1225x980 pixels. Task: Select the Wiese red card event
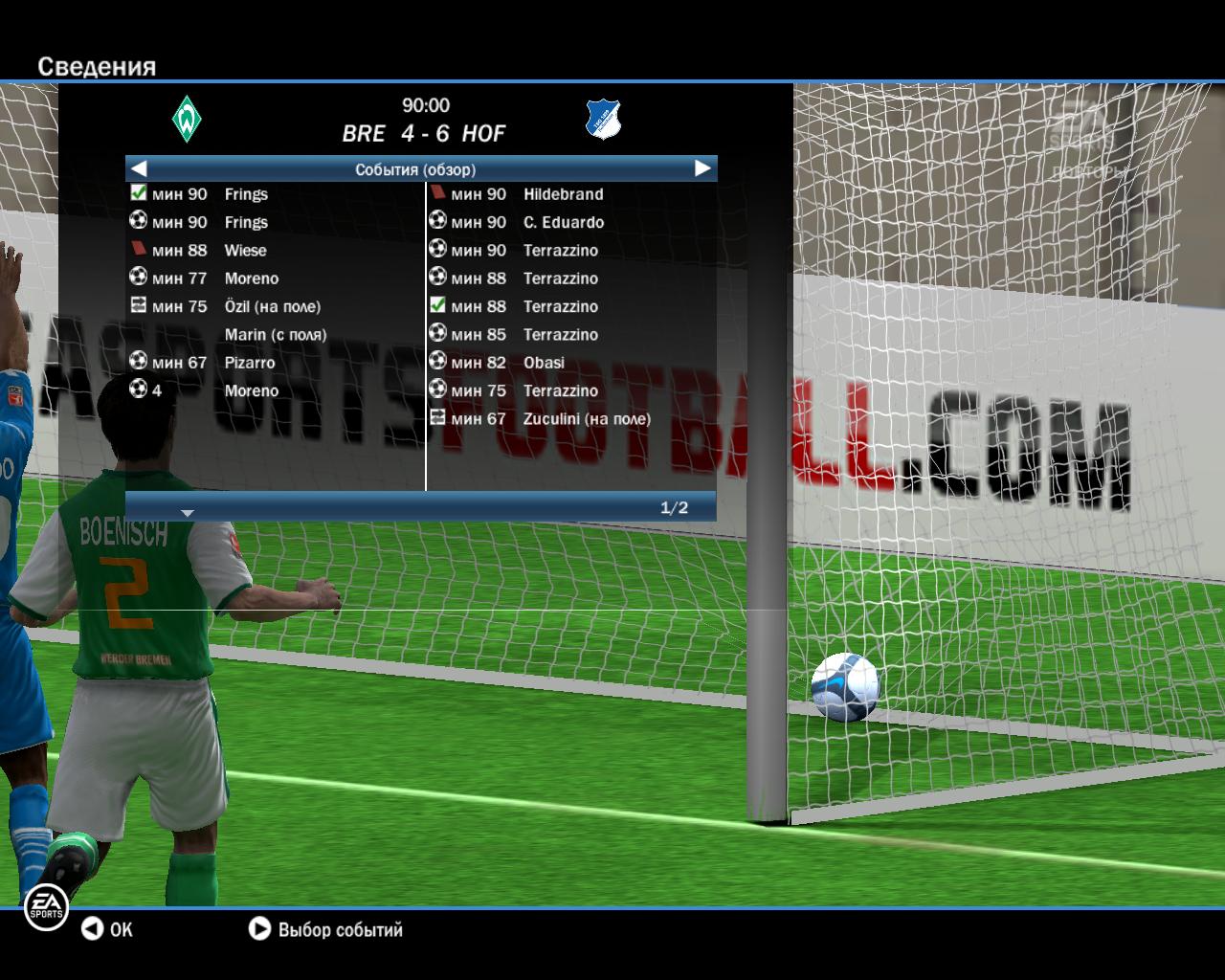245,251
